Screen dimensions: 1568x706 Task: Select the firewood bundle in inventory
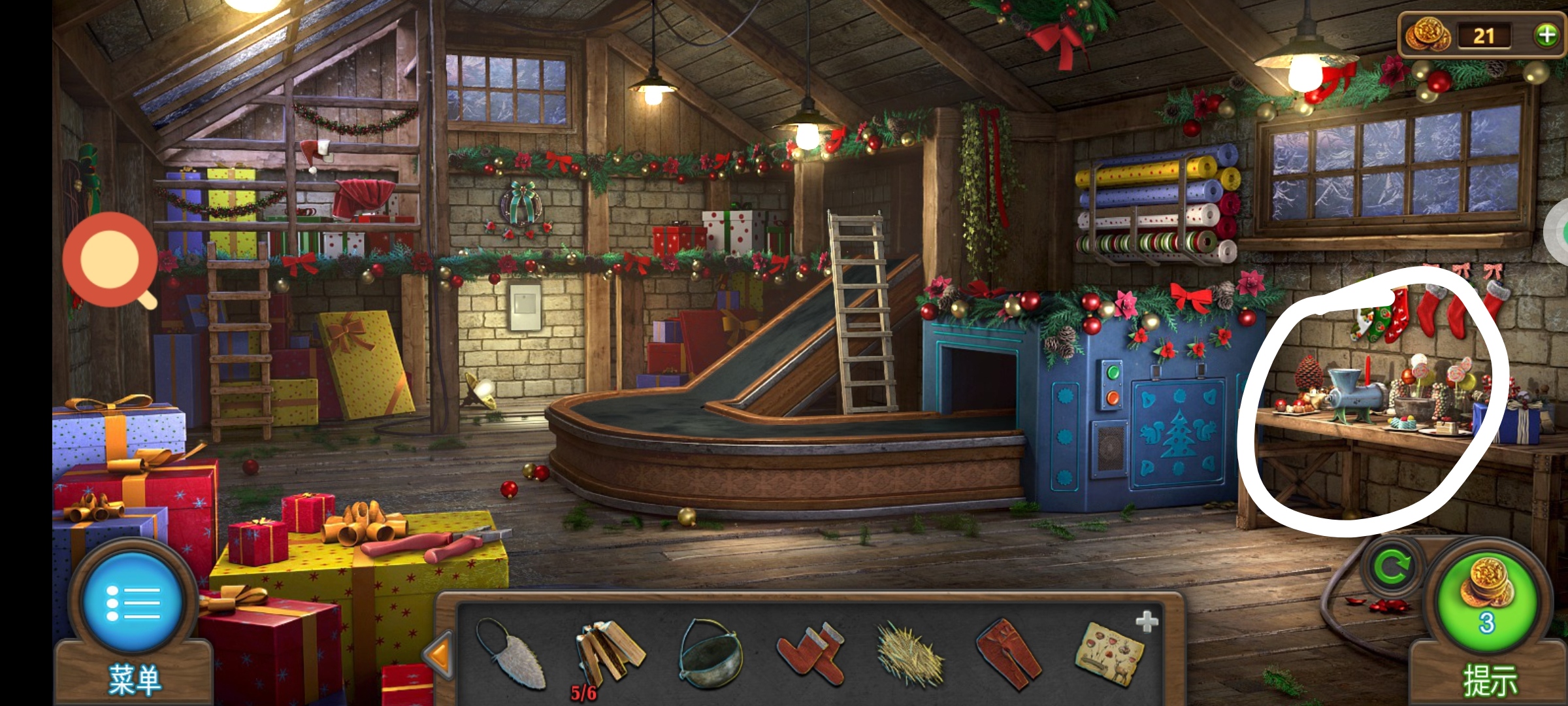coord(610,654)
